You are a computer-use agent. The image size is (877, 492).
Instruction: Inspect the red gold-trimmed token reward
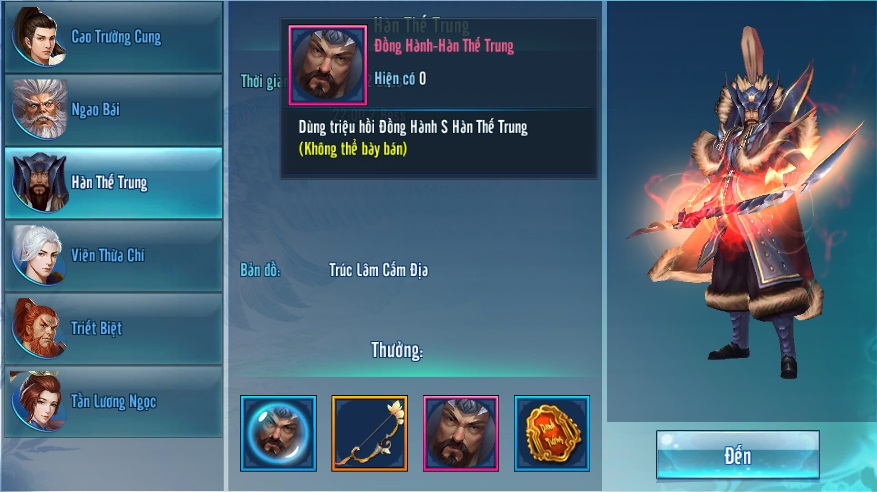[552, 433]
